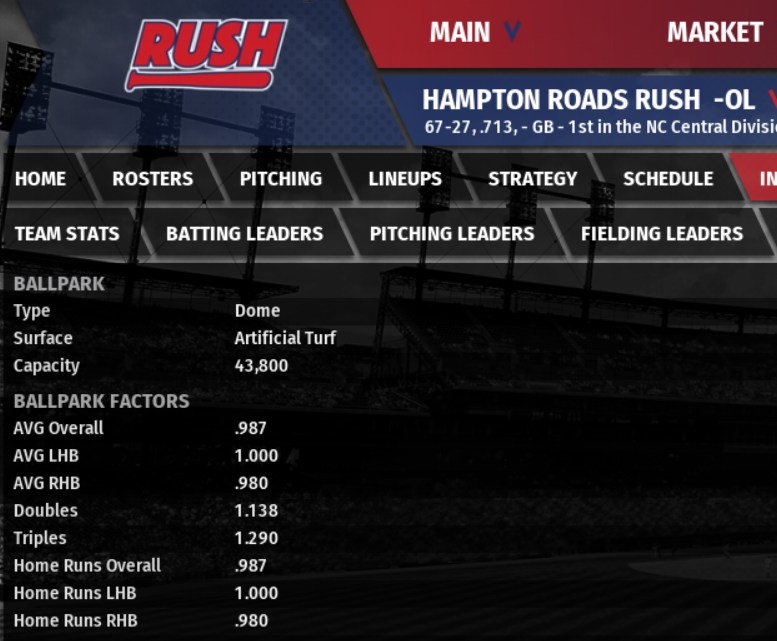
Task: Open the PITCHING tab
Action: tap(281, 179)
